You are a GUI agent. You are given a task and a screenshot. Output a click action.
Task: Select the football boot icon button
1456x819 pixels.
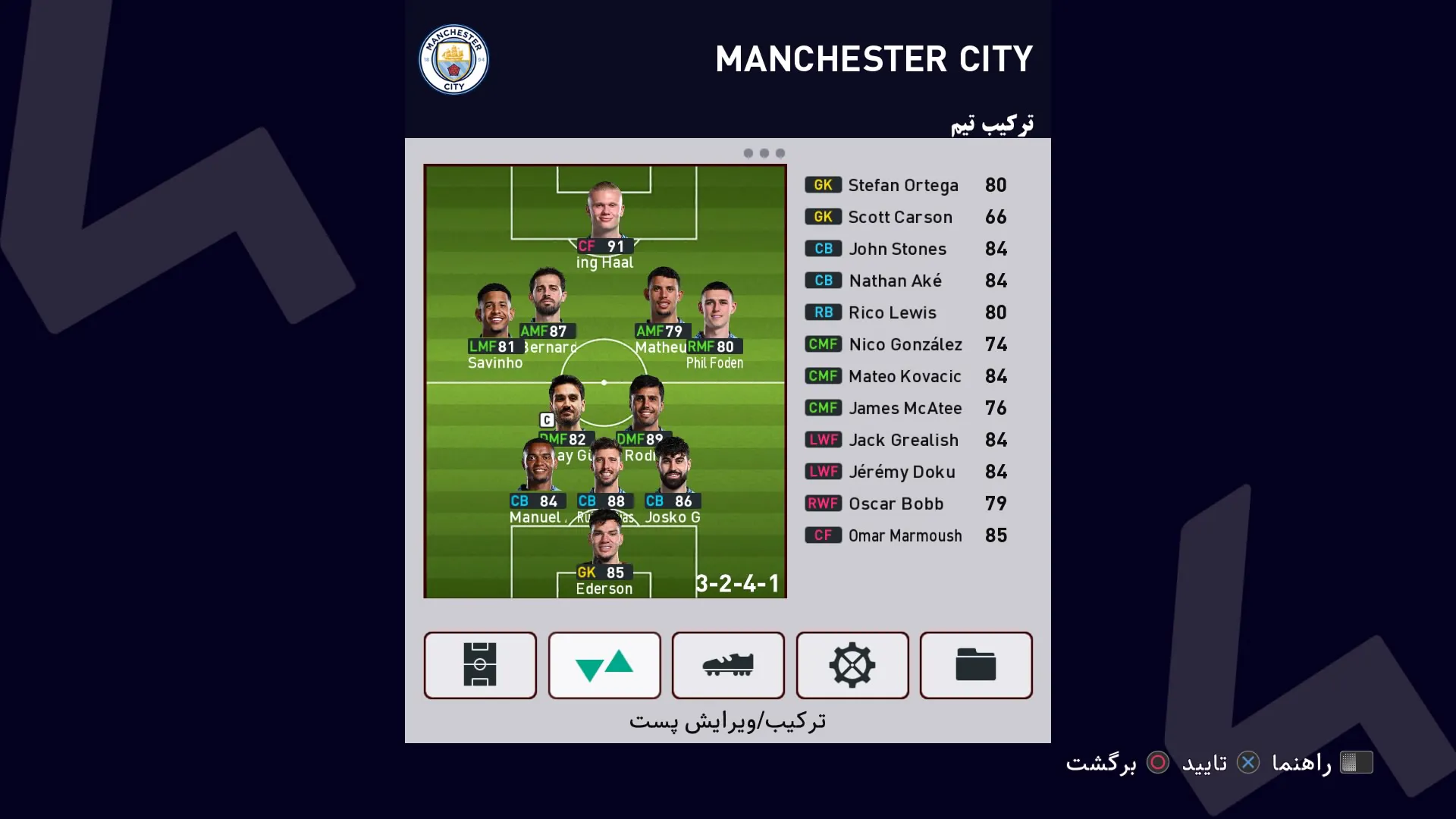click(728, 665)
